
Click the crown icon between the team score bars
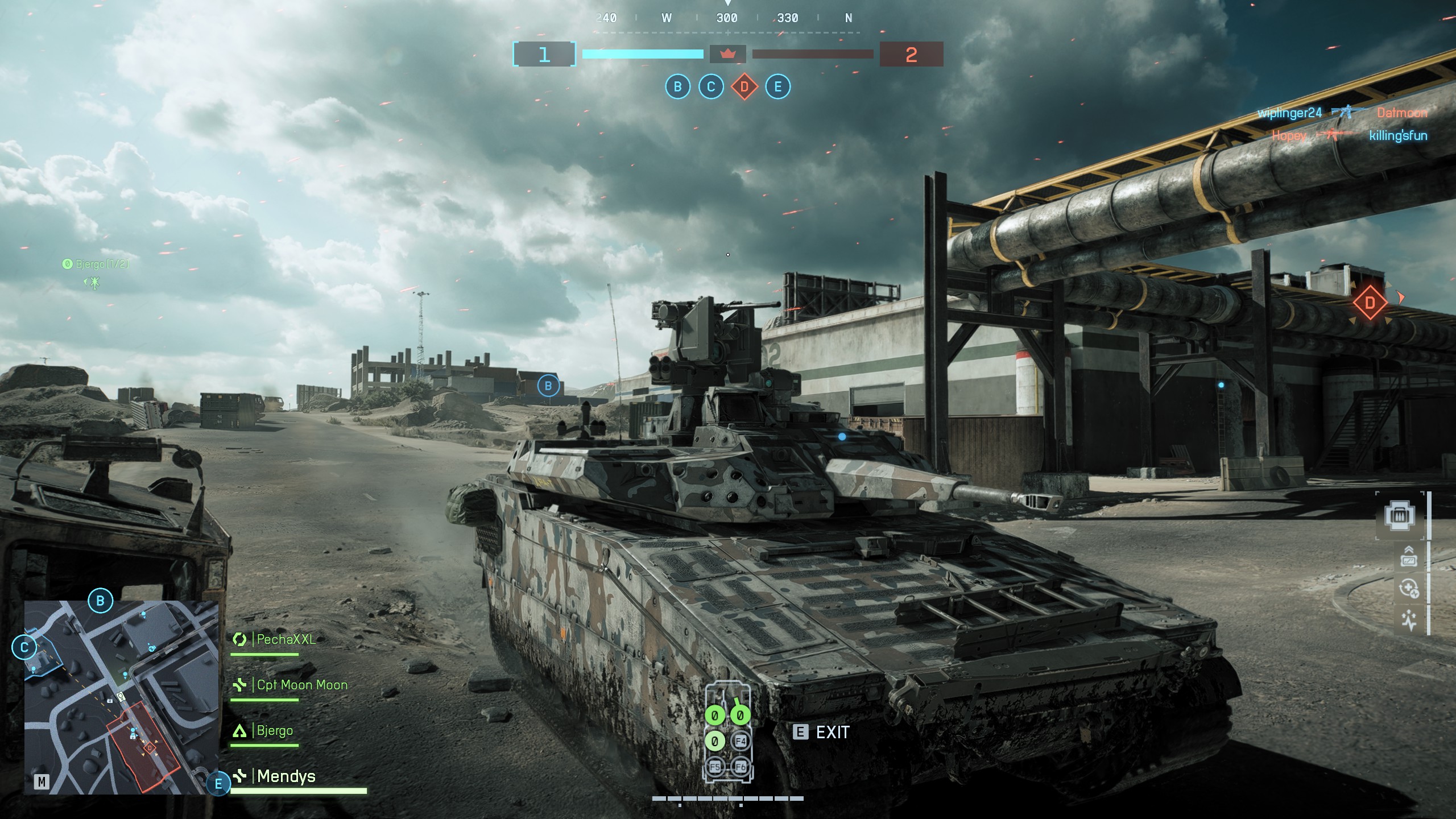click(x=727, y=54)
